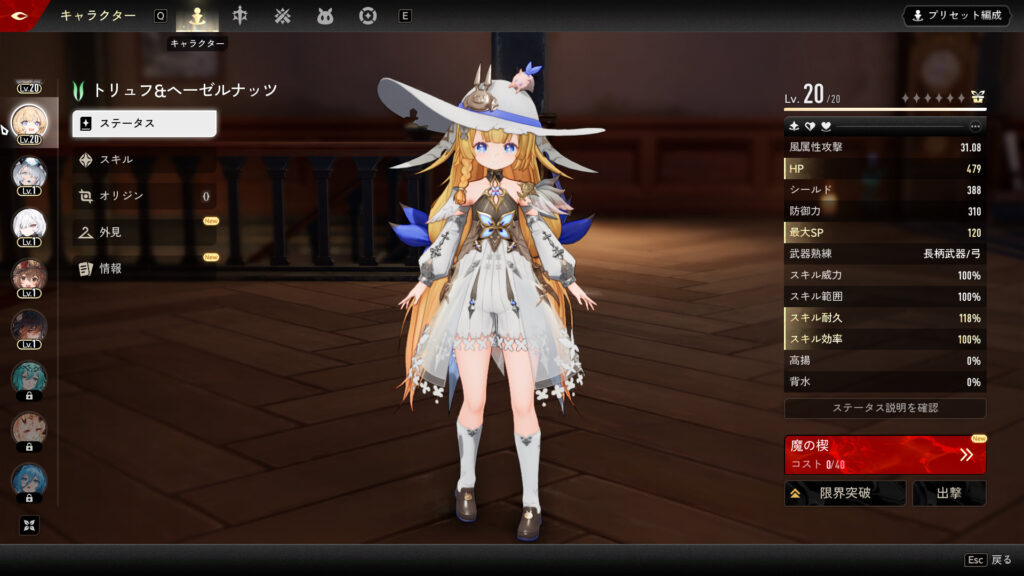This screenshot has width=1024, height=576.
Task: Switch to the sword weapon tab
Action: point(240,16)
